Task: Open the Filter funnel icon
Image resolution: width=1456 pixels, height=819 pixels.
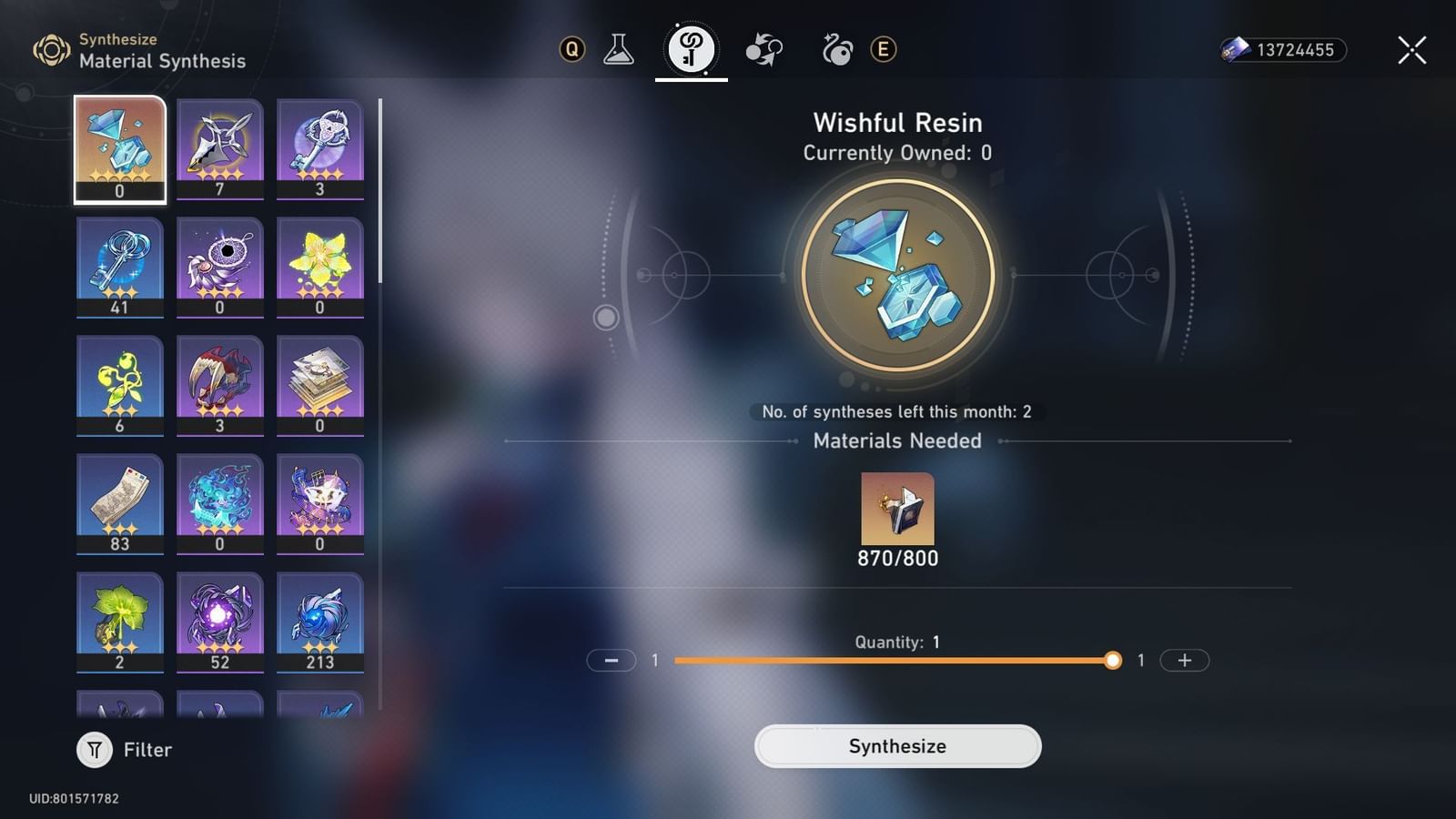Action: 94,750
